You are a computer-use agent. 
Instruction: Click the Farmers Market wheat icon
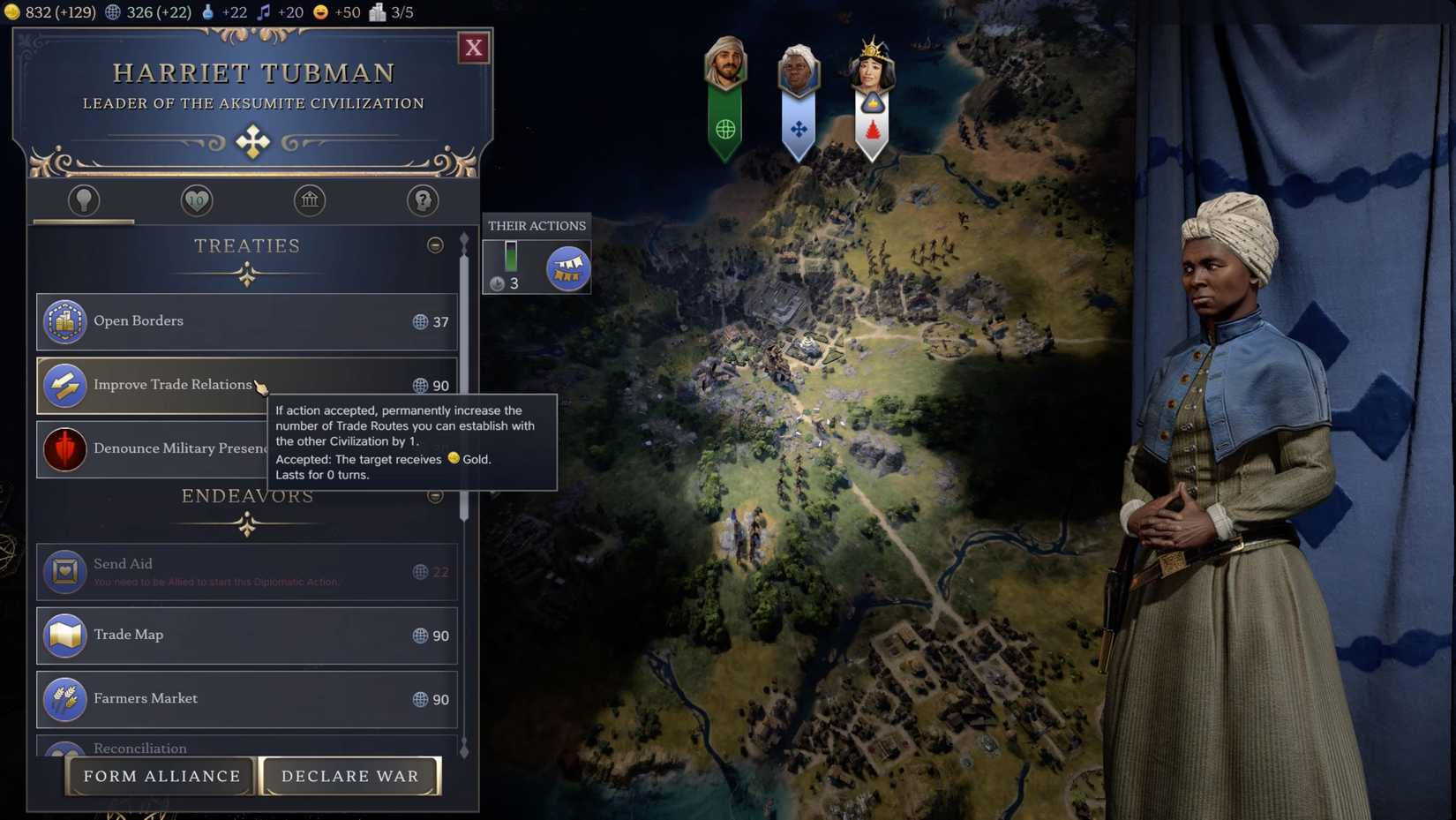pyautogui.click(x=64, y=698)
